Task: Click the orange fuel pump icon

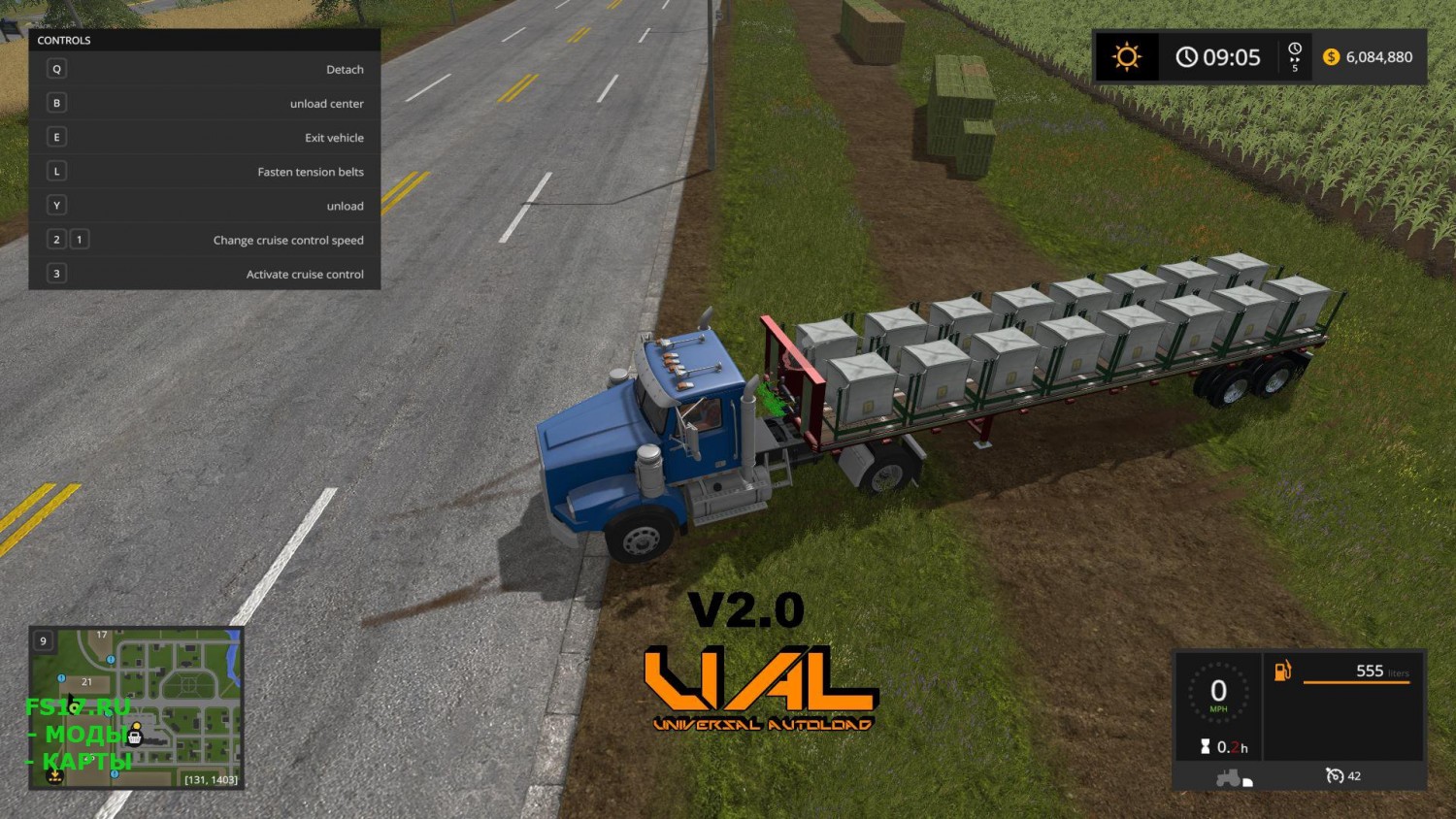Action: [1283, 671]
